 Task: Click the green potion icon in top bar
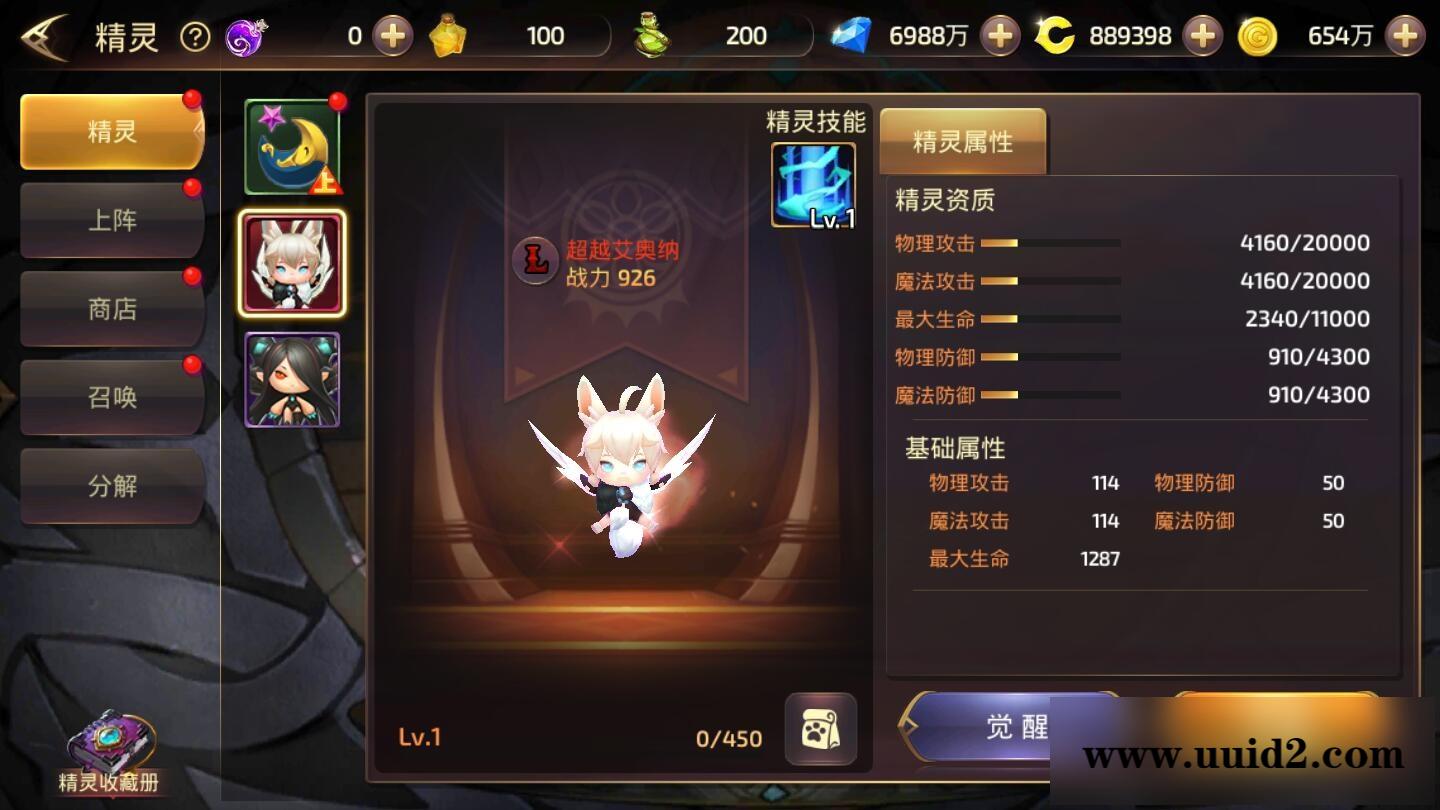[x=649, y=33]
